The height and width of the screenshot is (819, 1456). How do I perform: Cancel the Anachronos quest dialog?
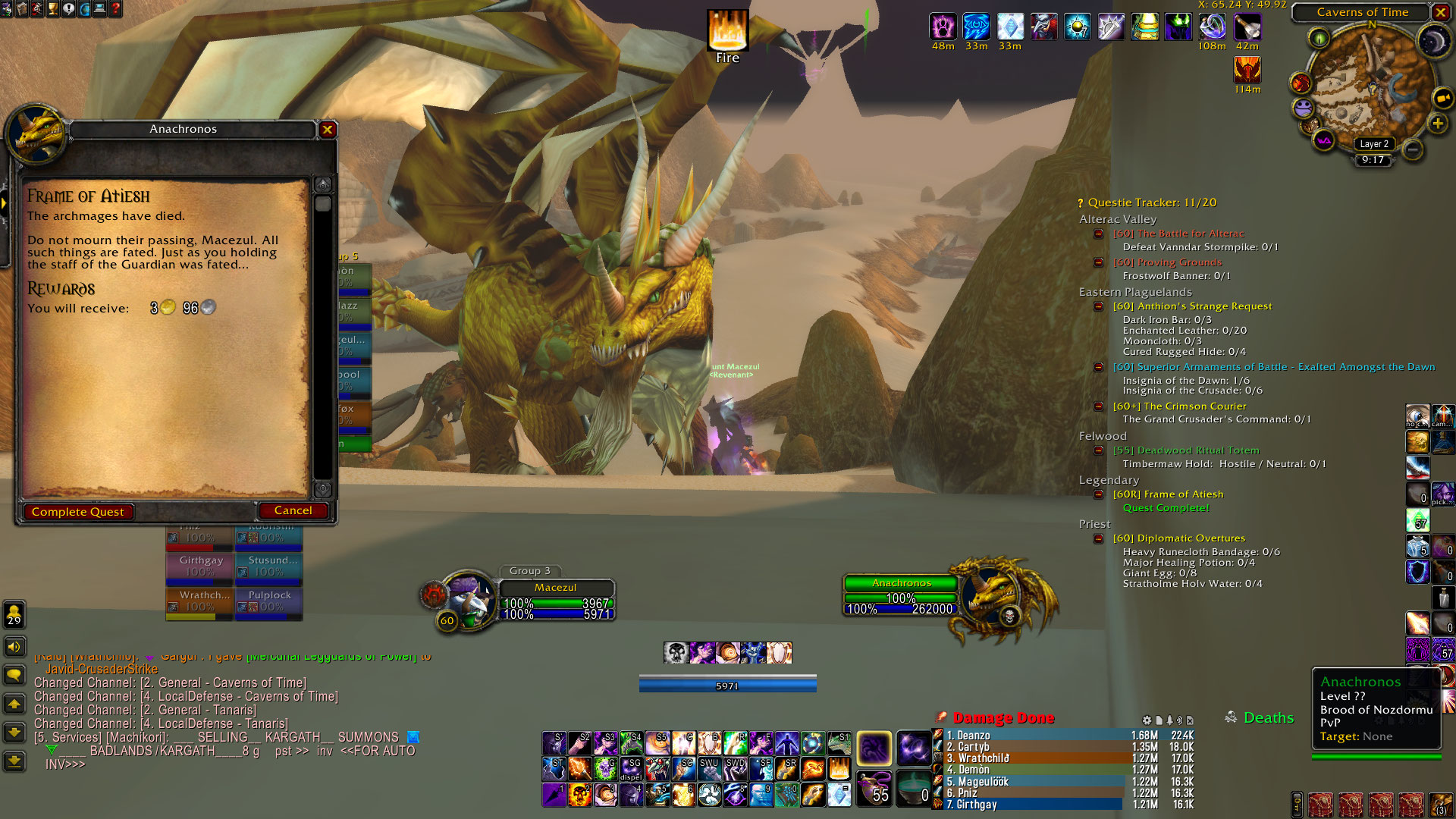(x=293, y=511)
